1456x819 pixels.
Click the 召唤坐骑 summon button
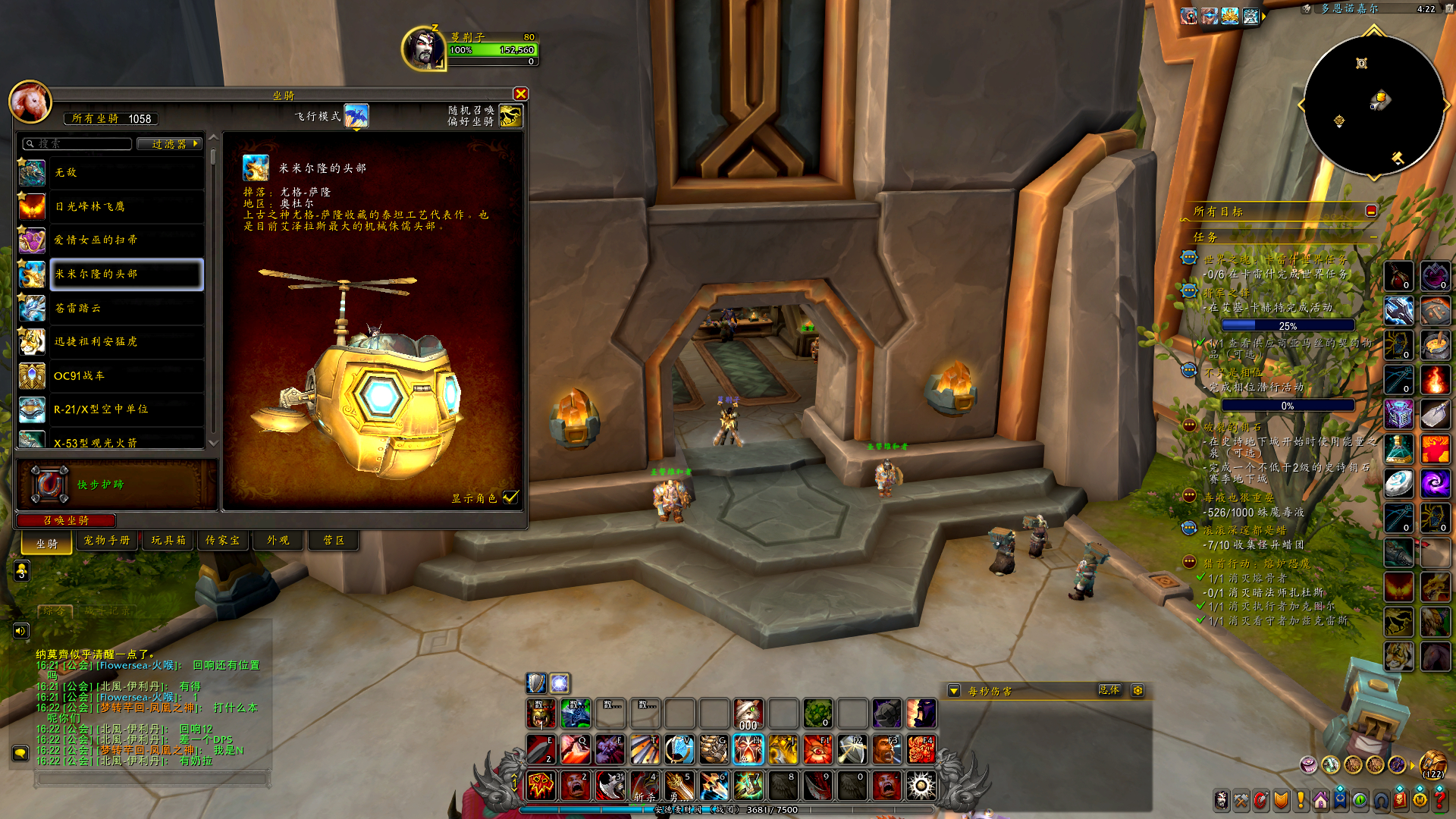(x=67, y=520)
